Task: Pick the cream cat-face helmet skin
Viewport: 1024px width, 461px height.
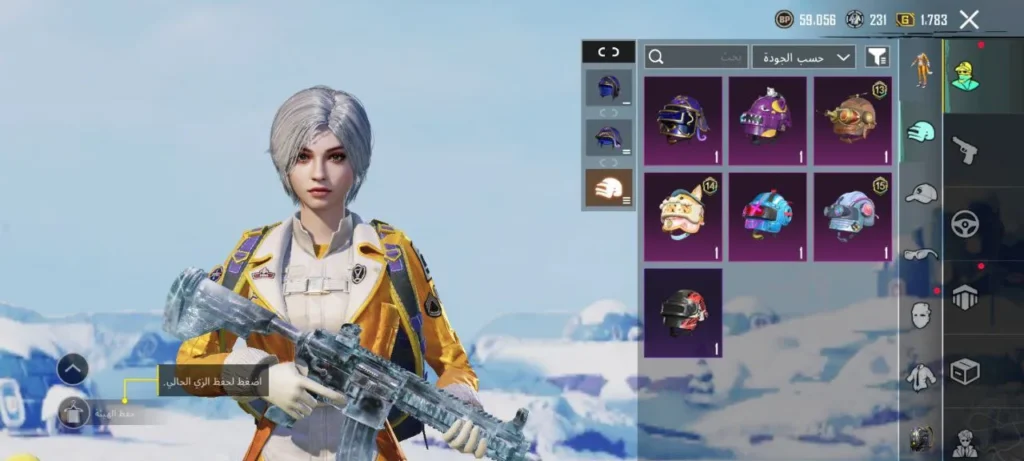Action: (x=683, y=217)
